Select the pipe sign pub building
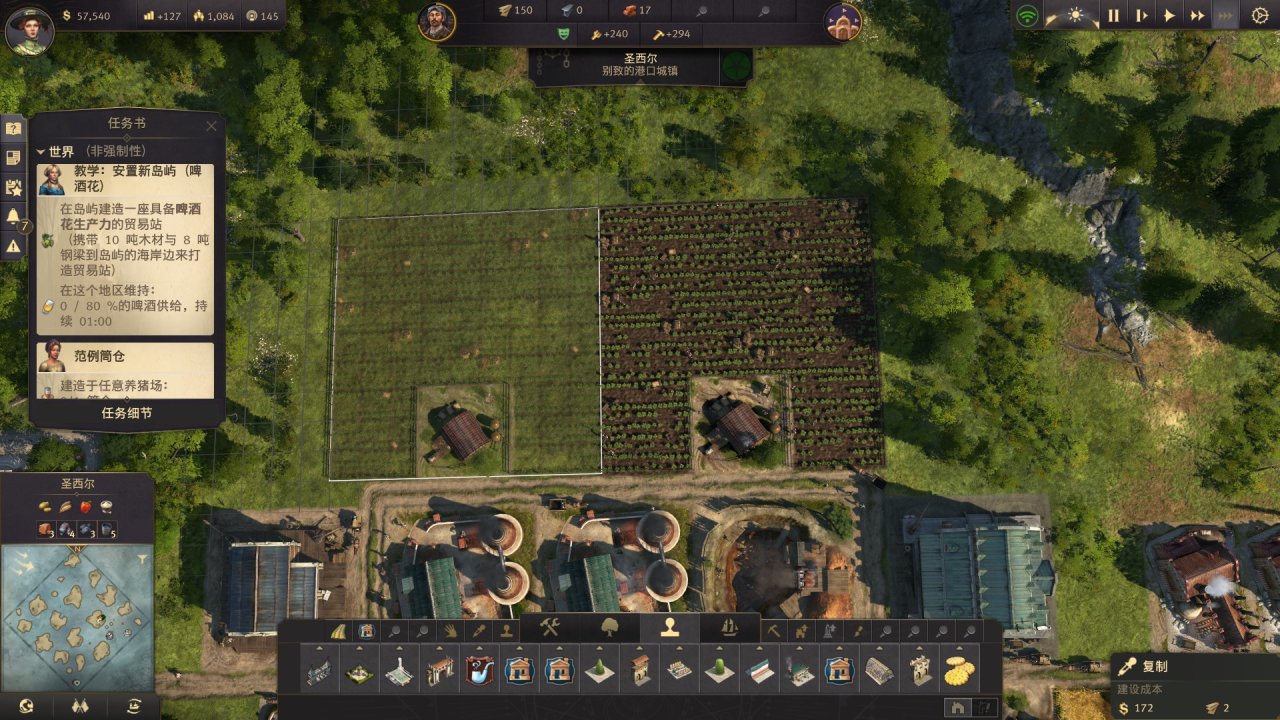 (478, 670)
